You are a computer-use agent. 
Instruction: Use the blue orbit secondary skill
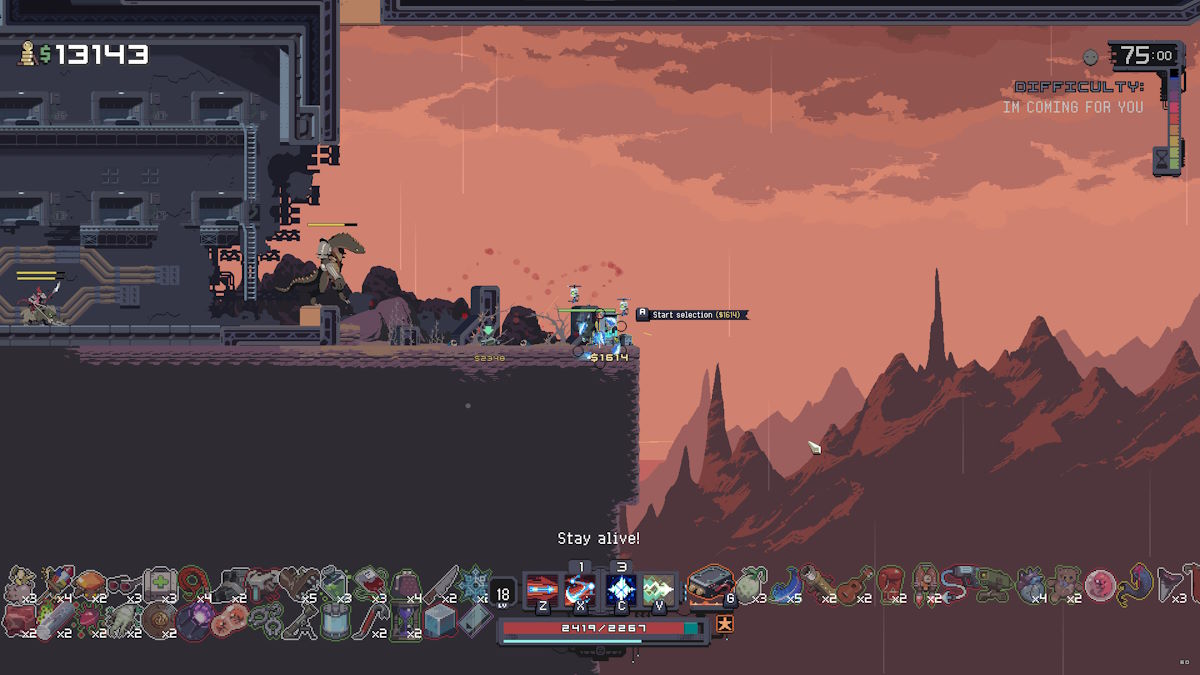pos(580,587)
